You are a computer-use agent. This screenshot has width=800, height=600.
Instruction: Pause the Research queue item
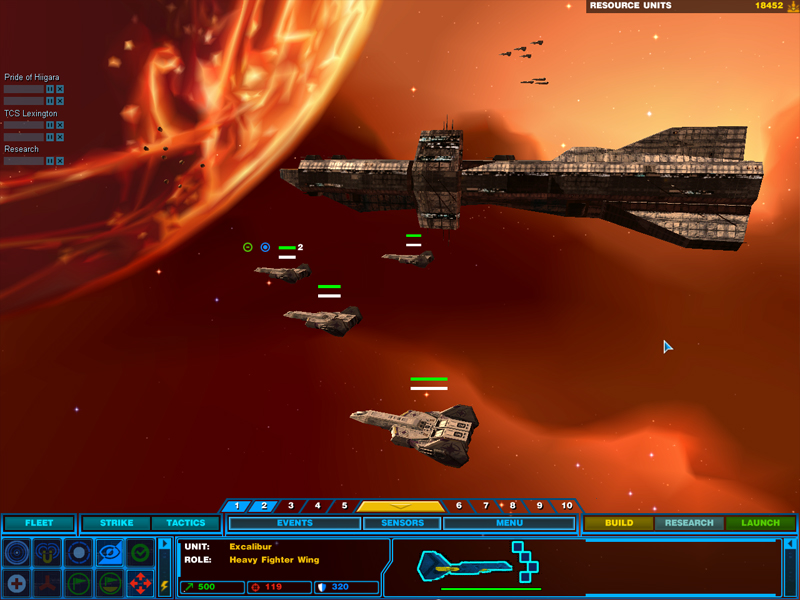[x=49, y=161]
